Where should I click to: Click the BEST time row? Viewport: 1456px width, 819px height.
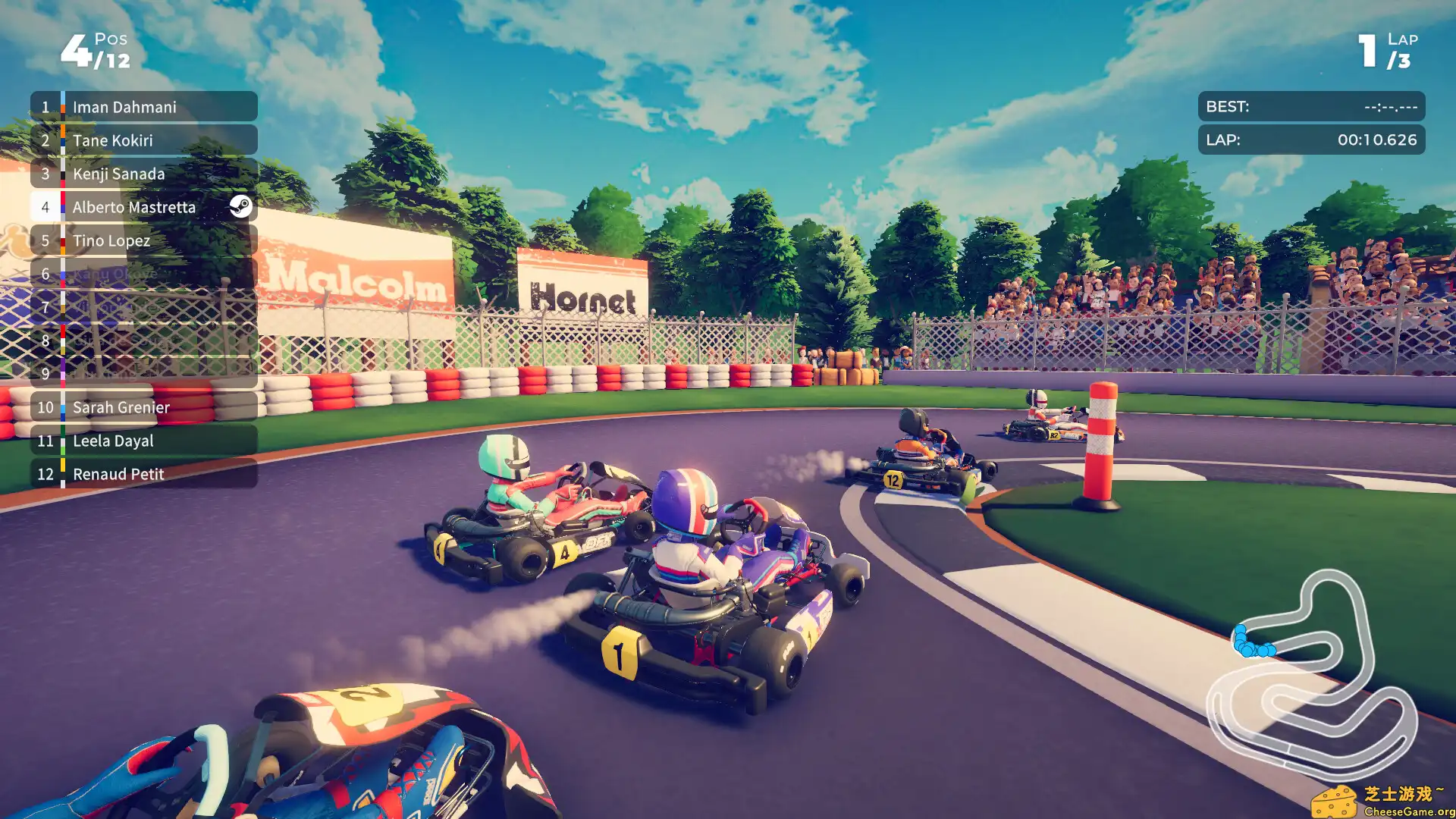click(1311, 106)
